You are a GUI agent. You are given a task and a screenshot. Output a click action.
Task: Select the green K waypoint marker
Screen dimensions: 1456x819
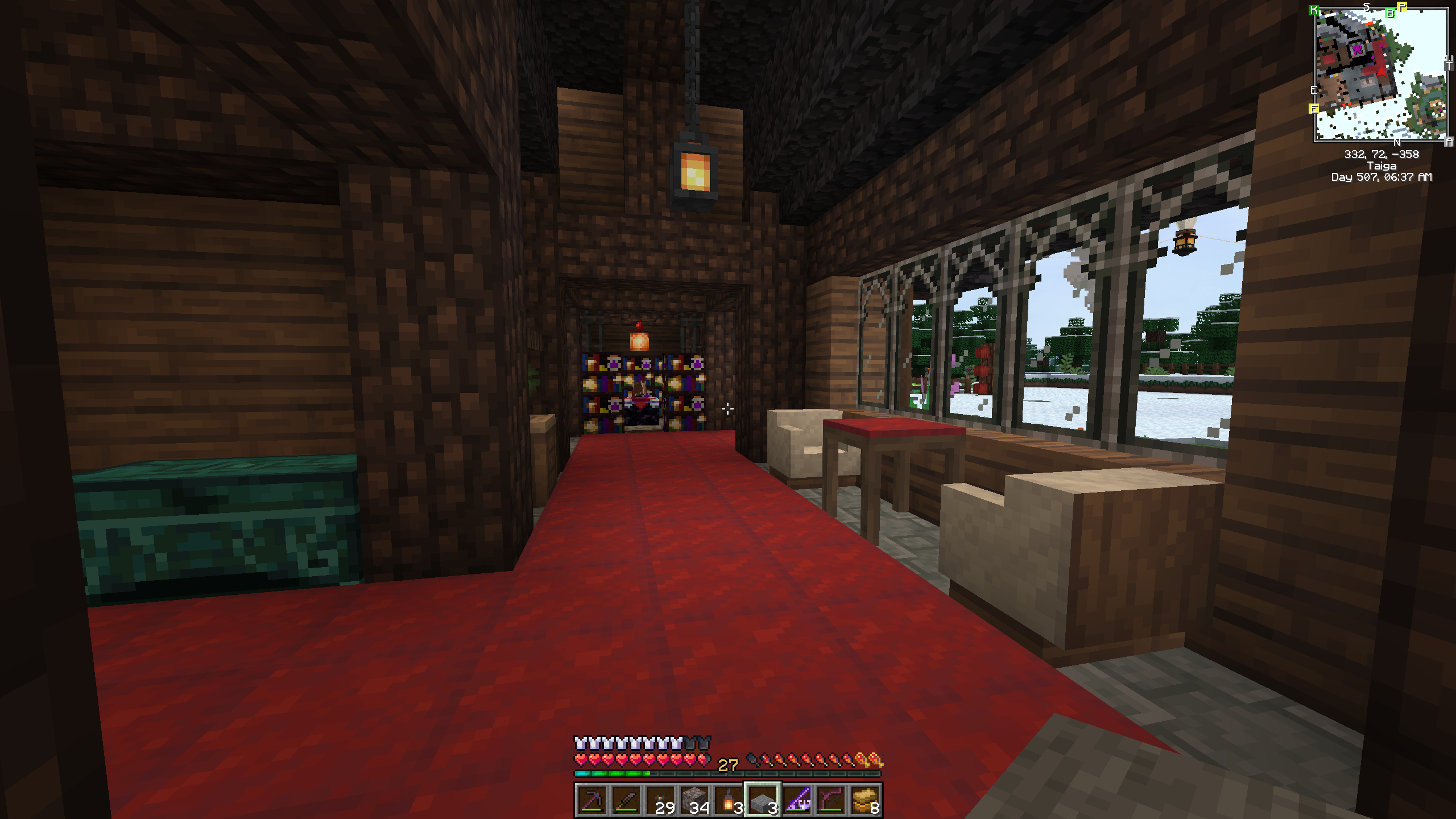pos(1314,10)
